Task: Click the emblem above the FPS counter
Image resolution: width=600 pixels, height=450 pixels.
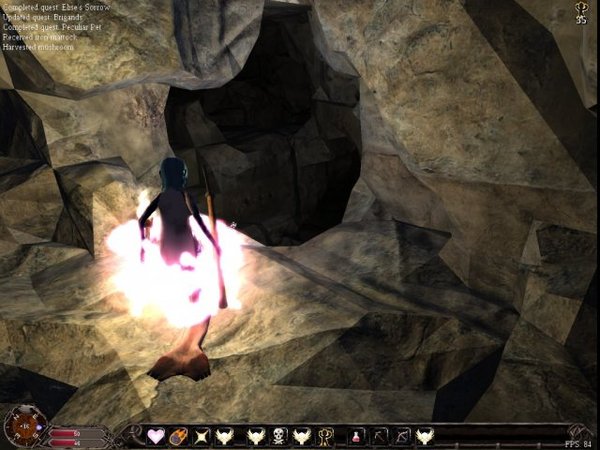Action: tap(577, 430)
